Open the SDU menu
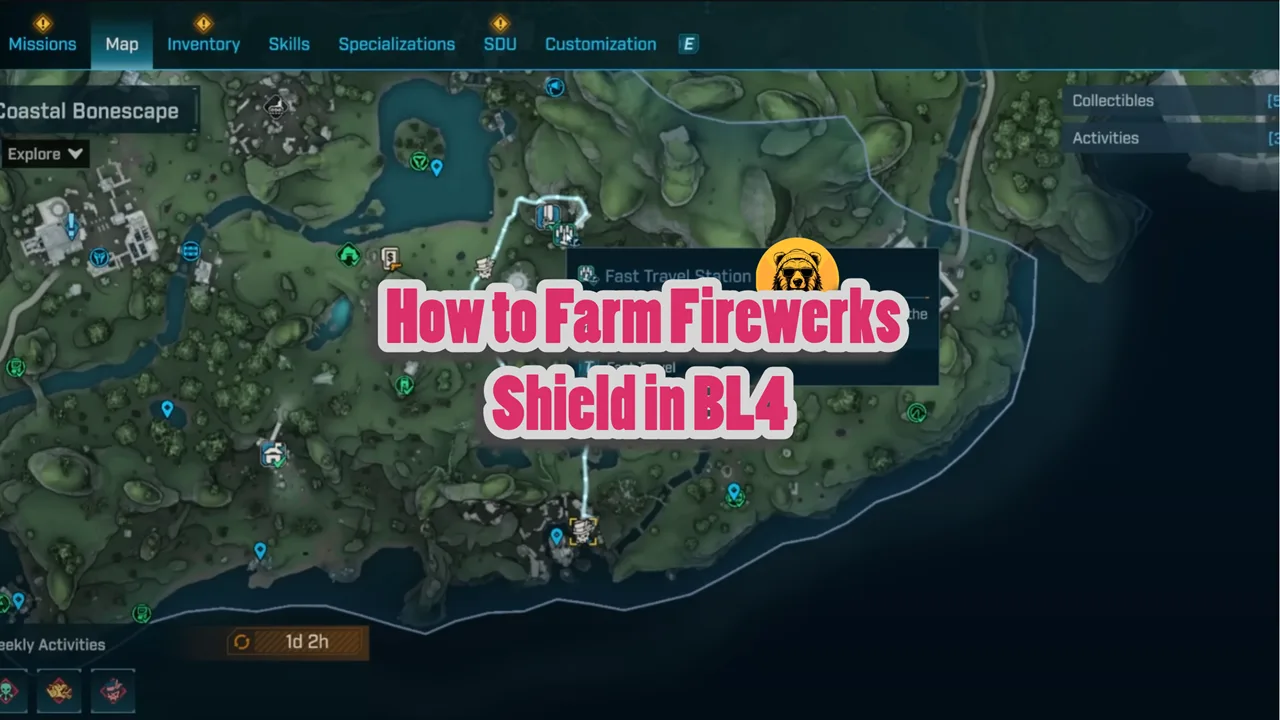Screen dimensions: 1280x720 (500, 44)
